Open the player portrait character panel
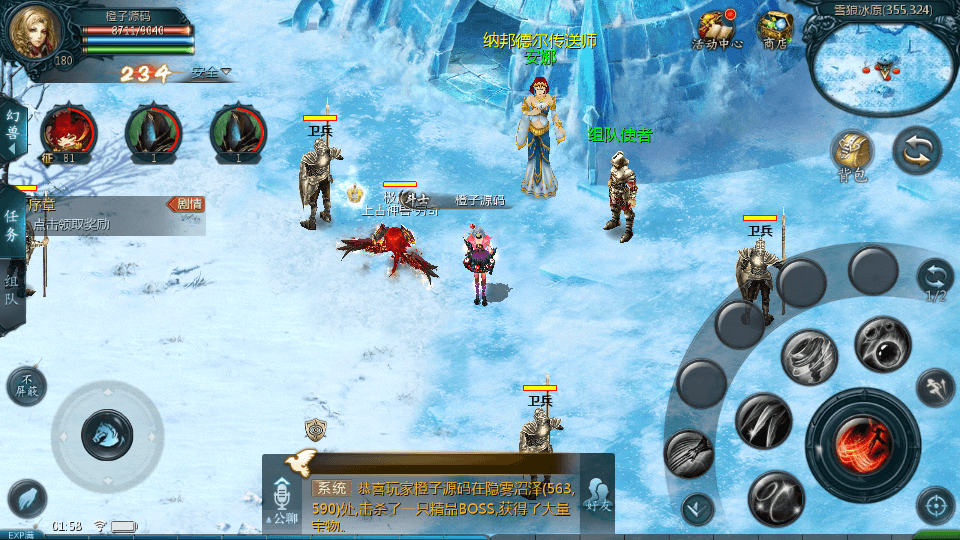 37,35
